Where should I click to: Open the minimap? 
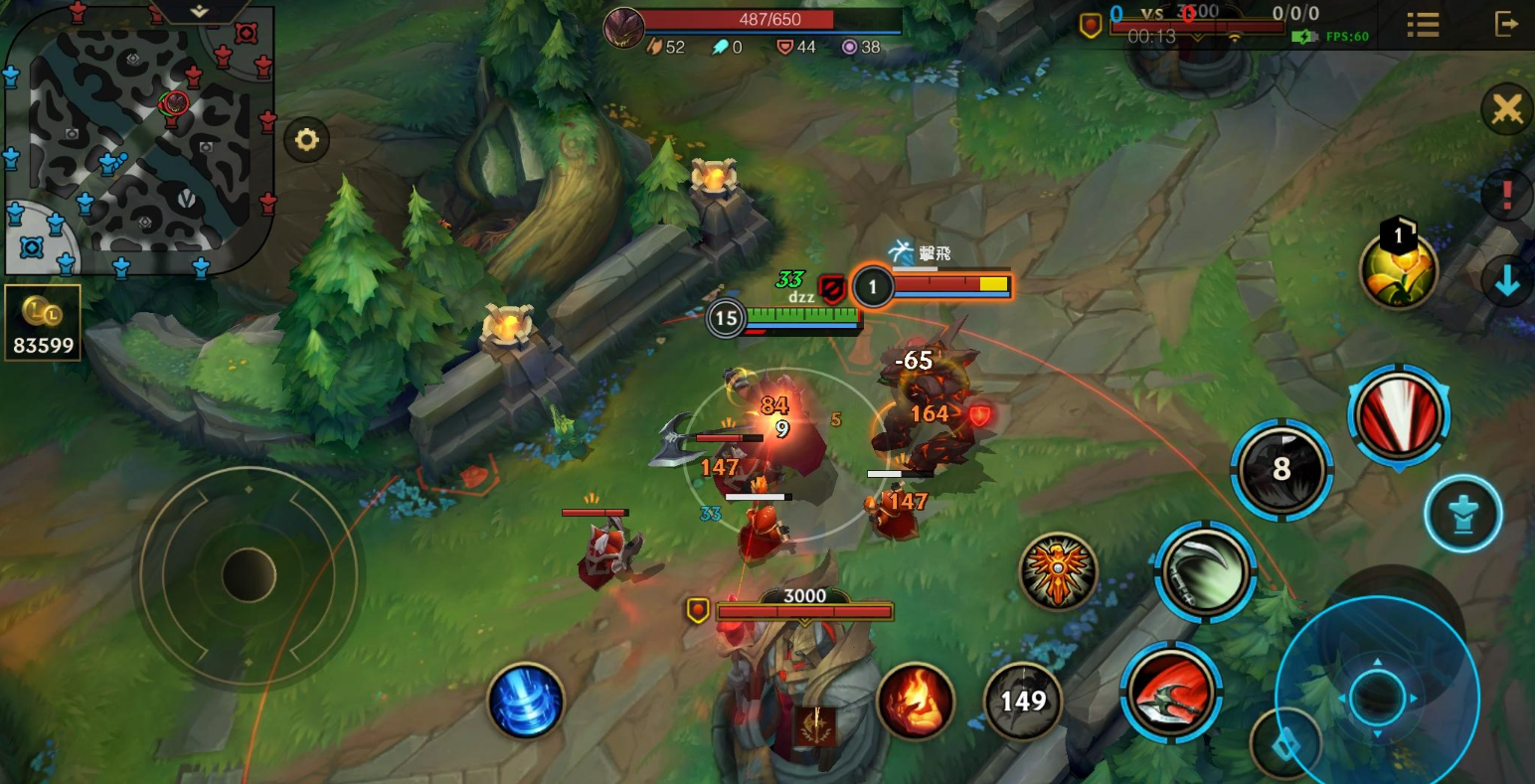click(138, 139)
